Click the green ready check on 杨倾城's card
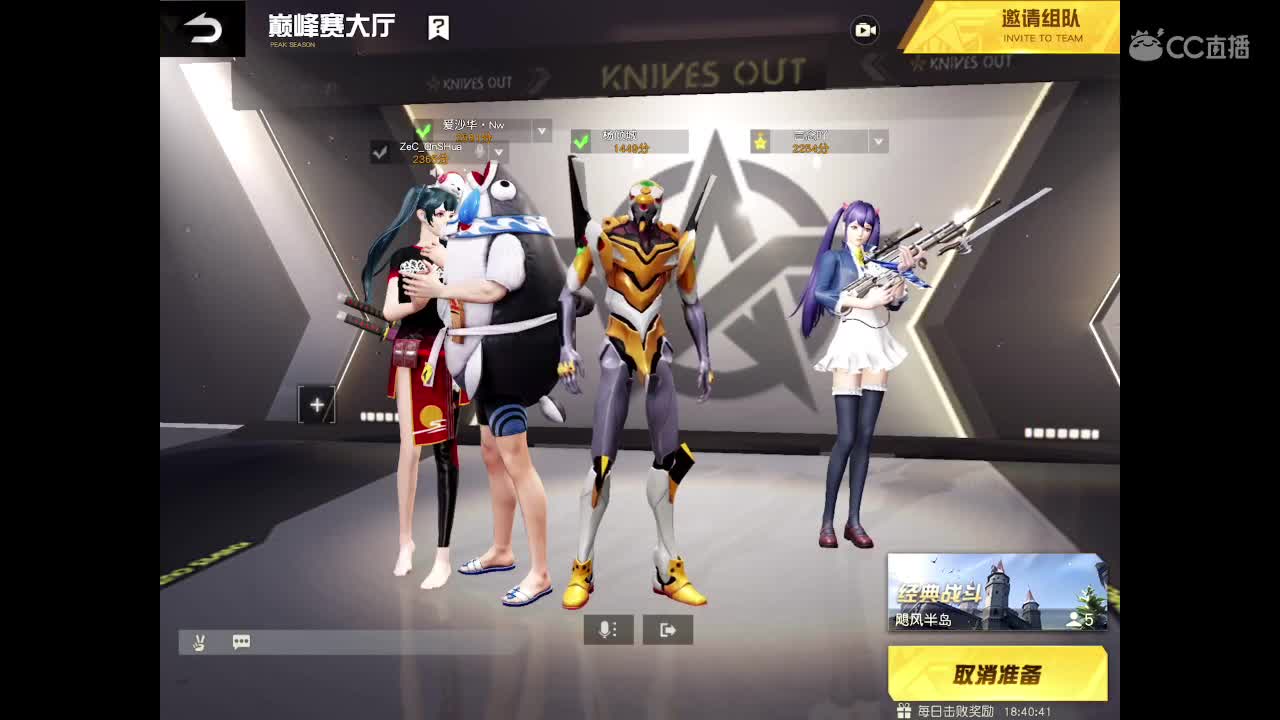 581,140
